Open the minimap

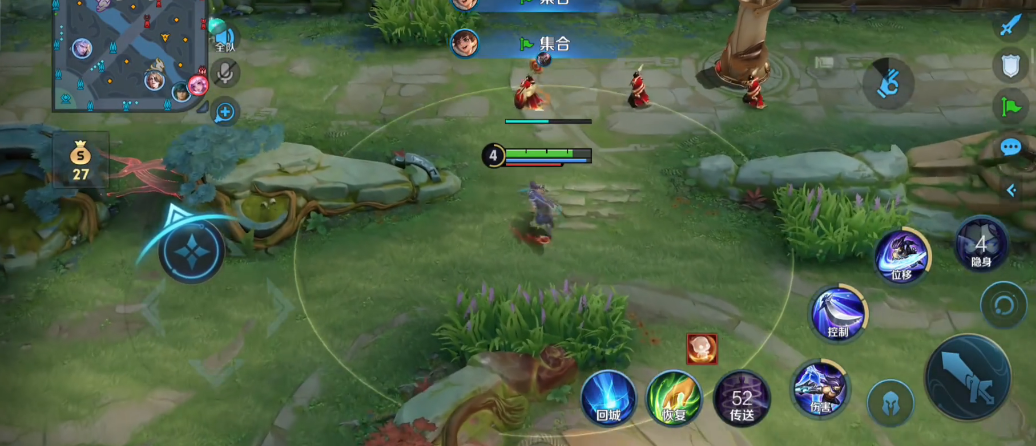[x=130, y=55]
